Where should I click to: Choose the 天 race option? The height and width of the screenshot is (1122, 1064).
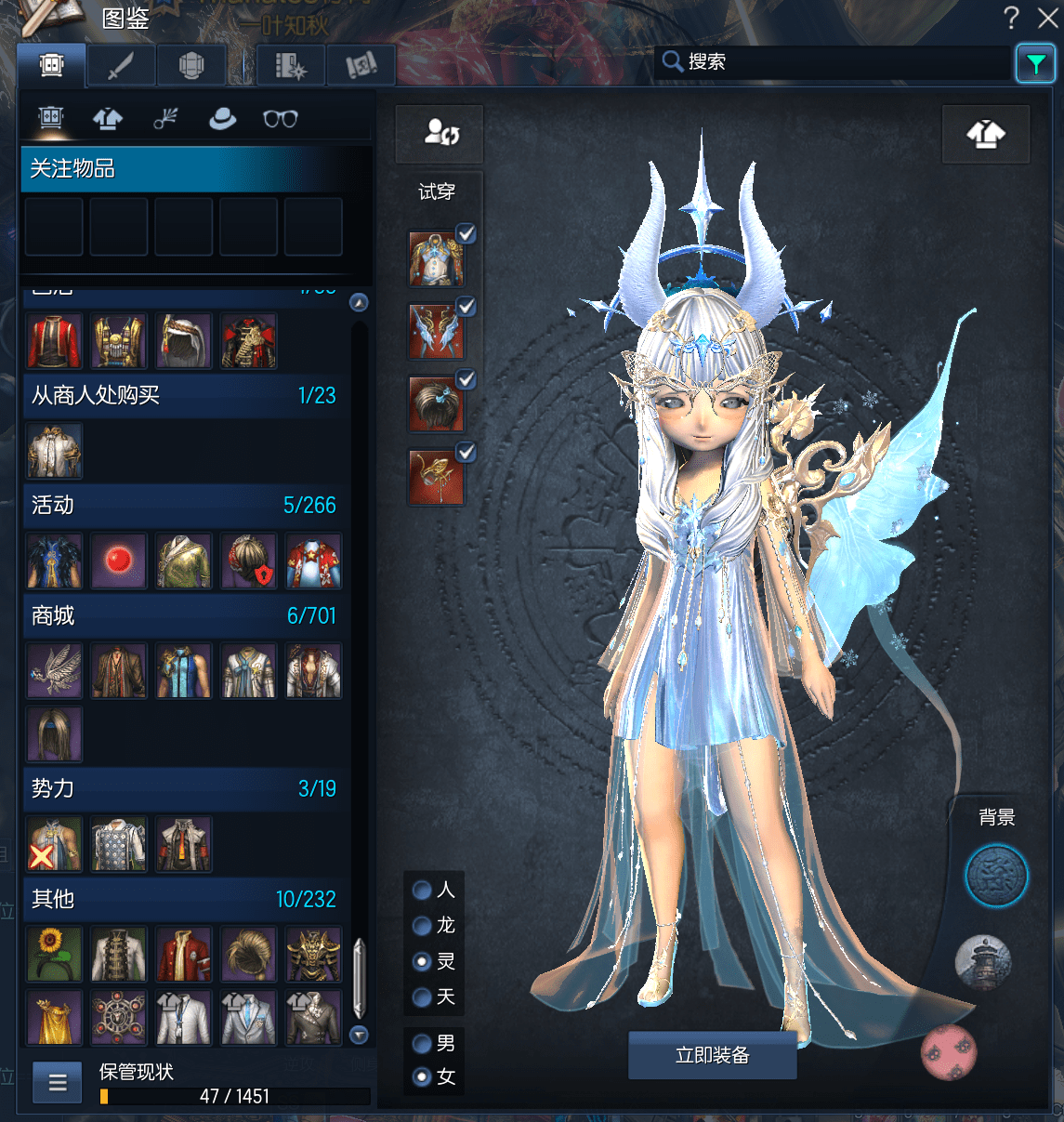[x=423, y=997]
